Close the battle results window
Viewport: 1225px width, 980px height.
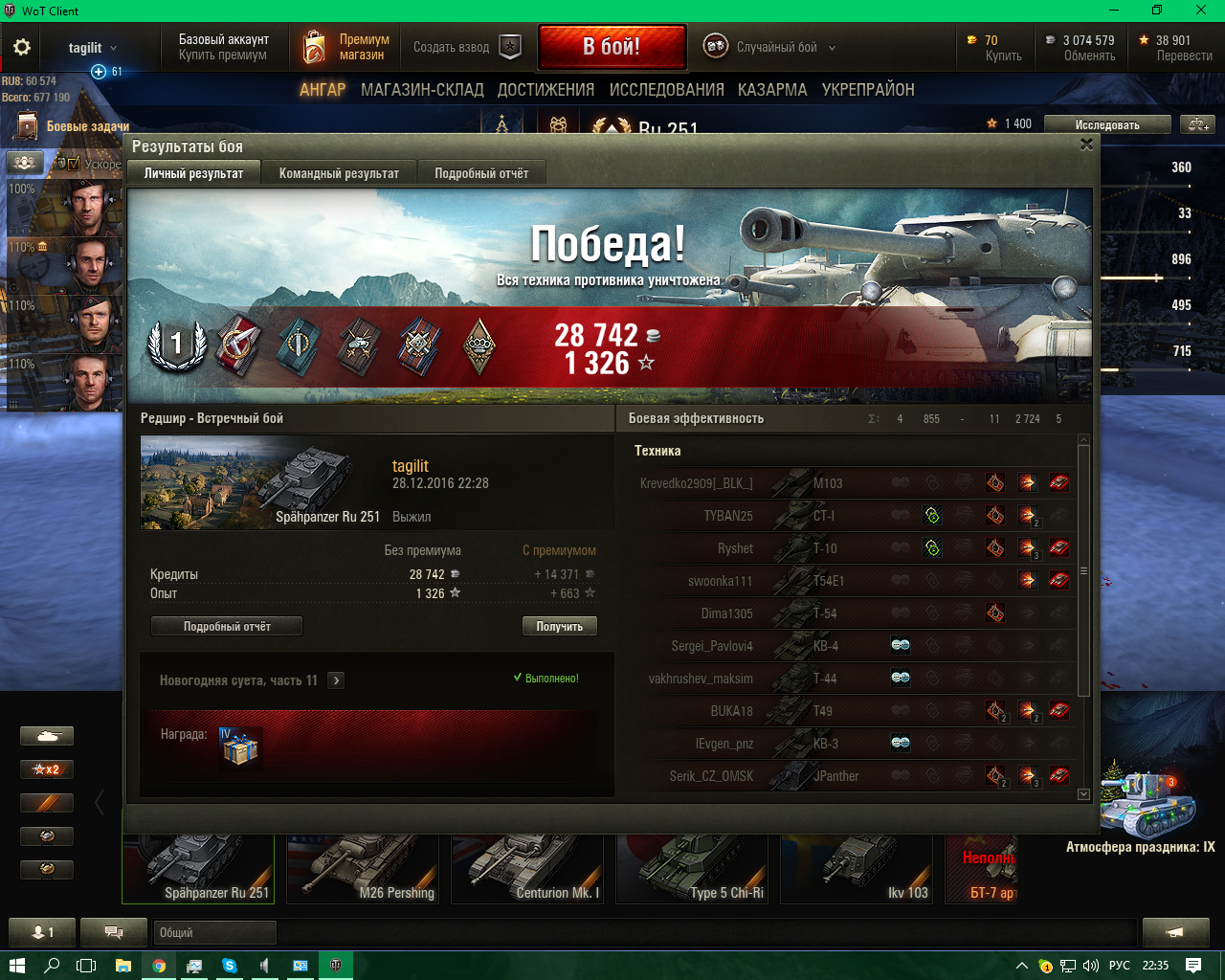click(1086, 145)
